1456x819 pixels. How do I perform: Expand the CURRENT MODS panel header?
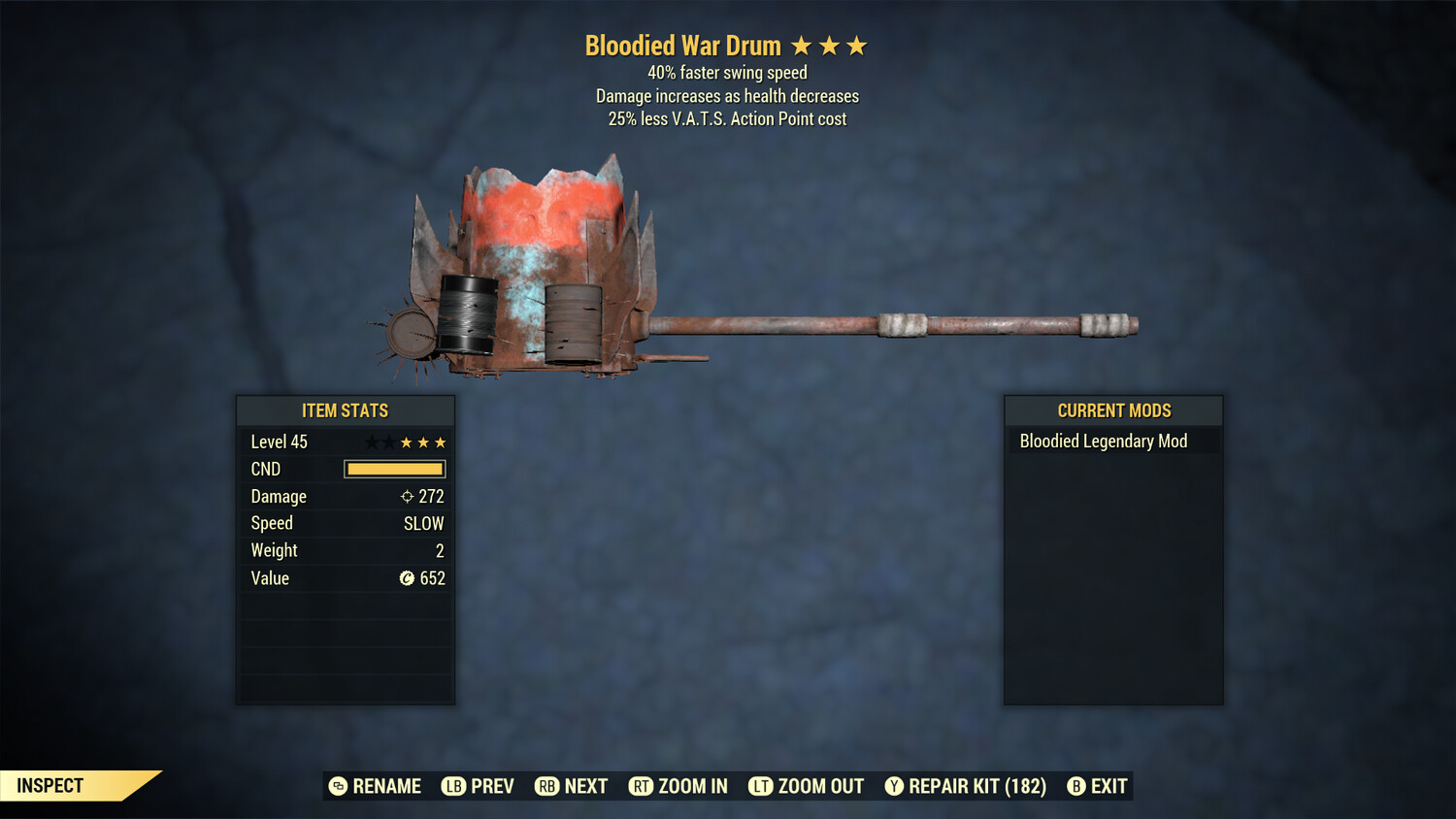[1113, 410]
